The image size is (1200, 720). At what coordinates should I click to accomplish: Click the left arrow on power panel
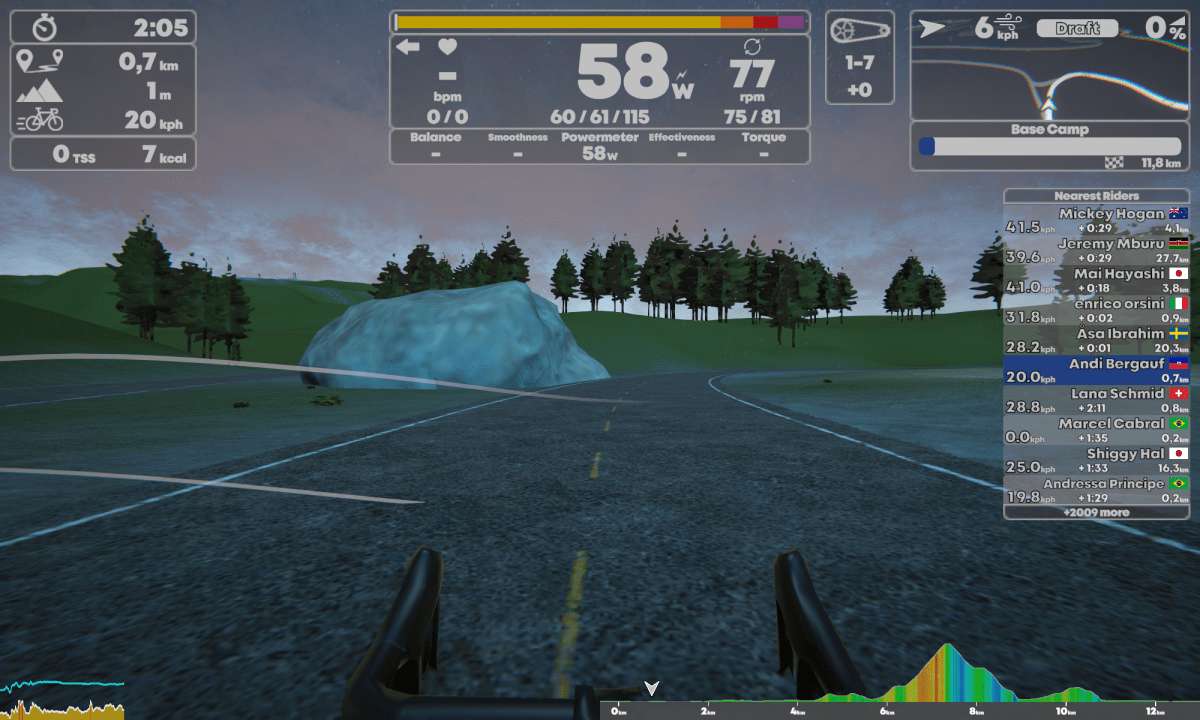(x=408, y=47)
